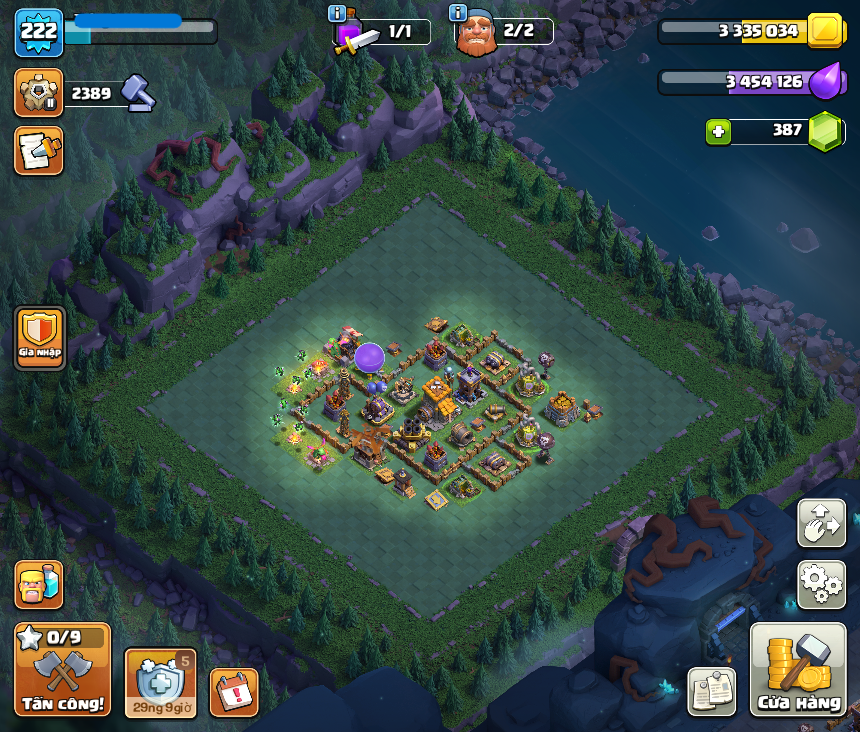The width and height of the screenshot is (860, 732).
Task: Open the league badge next to 2389
Action: coord(39,93)
